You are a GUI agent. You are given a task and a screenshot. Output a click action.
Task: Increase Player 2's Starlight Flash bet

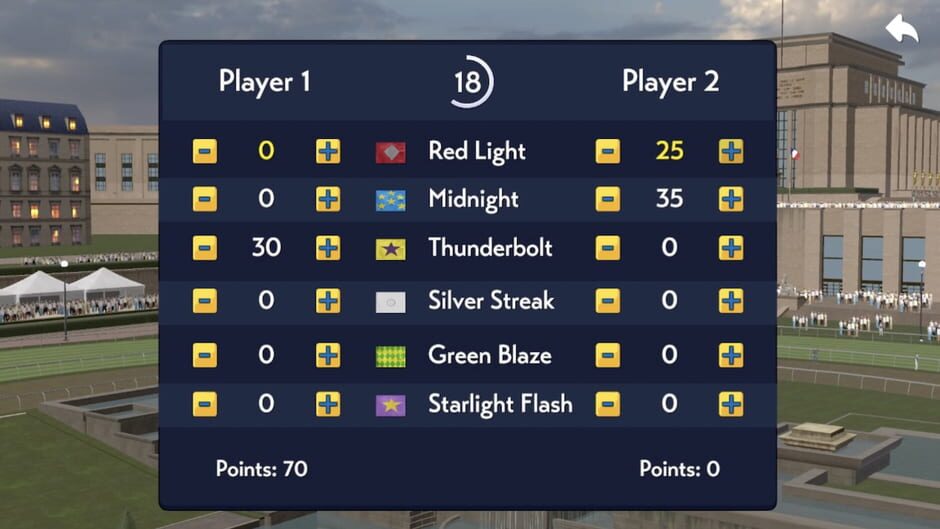[731, 404]
